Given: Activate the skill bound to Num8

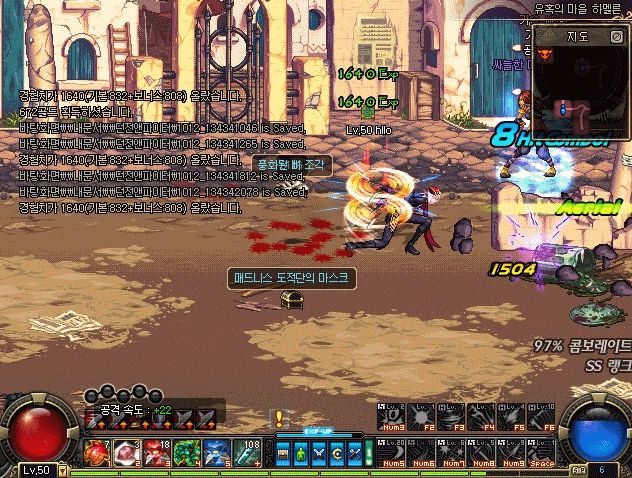Looking at the screenshot, I should point(481,449).
